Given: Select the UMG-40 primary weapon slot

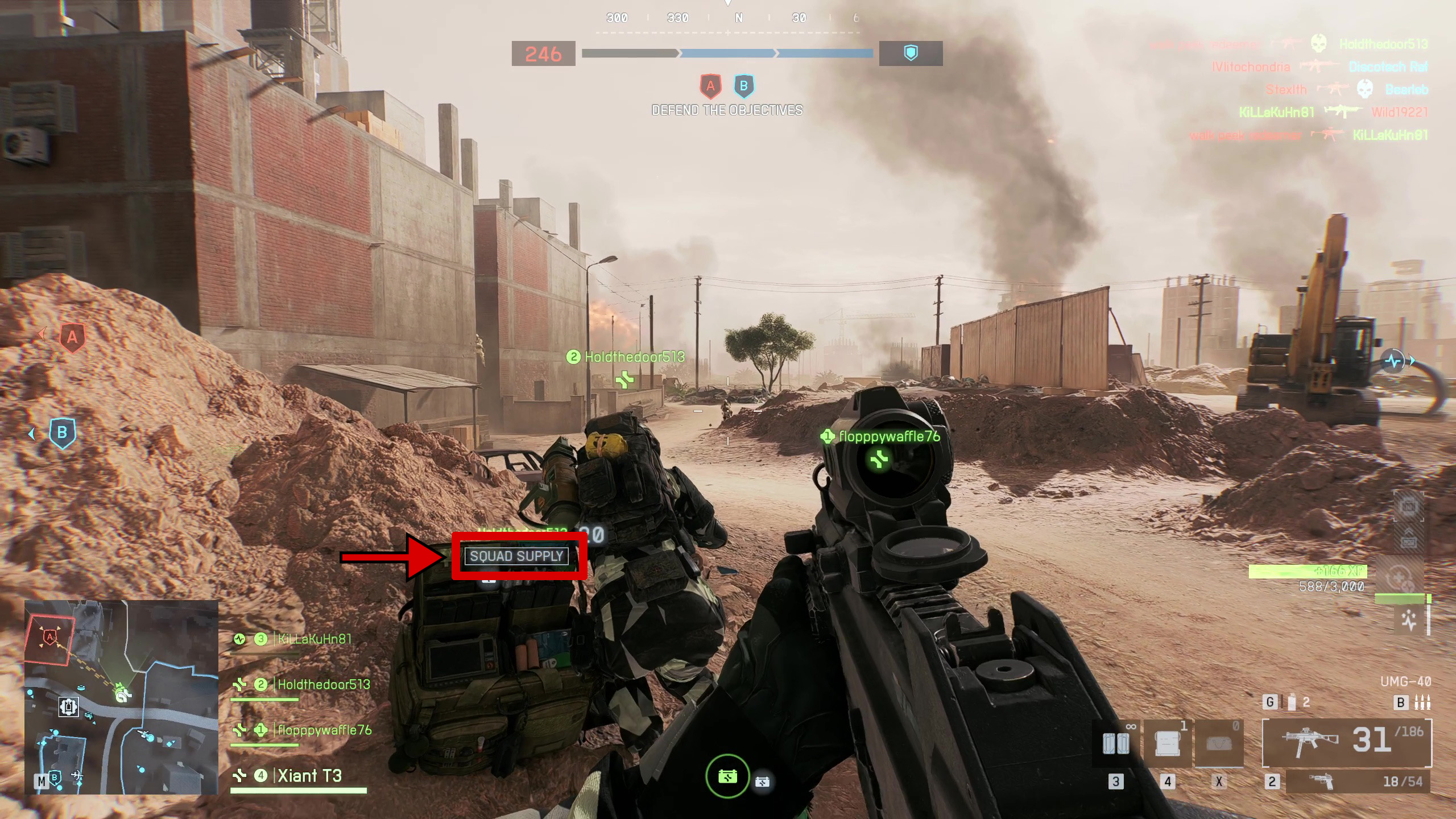Looking at the screenshot, I should click(1346, 742).
